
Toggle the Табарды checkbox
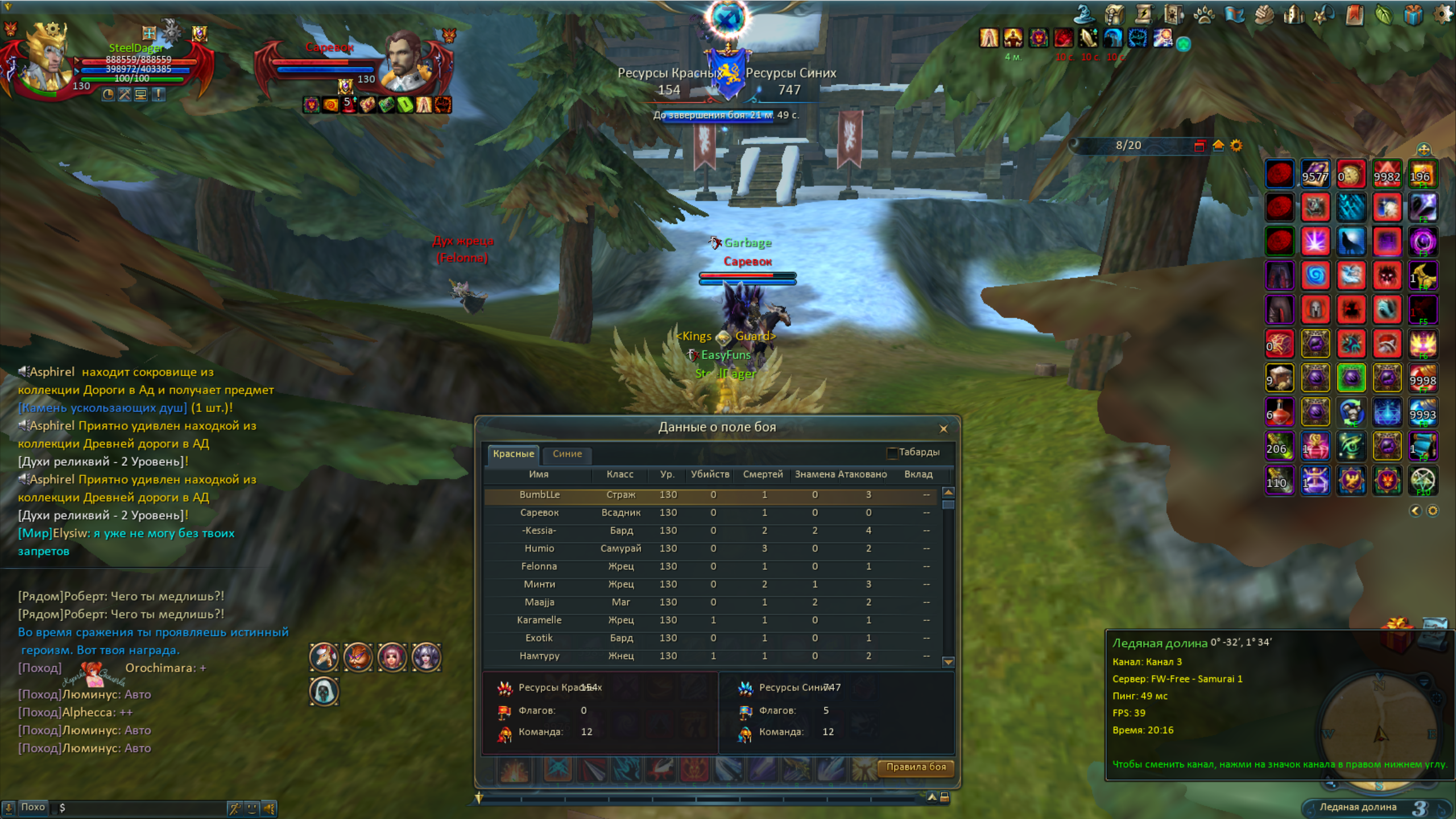tap(892, 453)
